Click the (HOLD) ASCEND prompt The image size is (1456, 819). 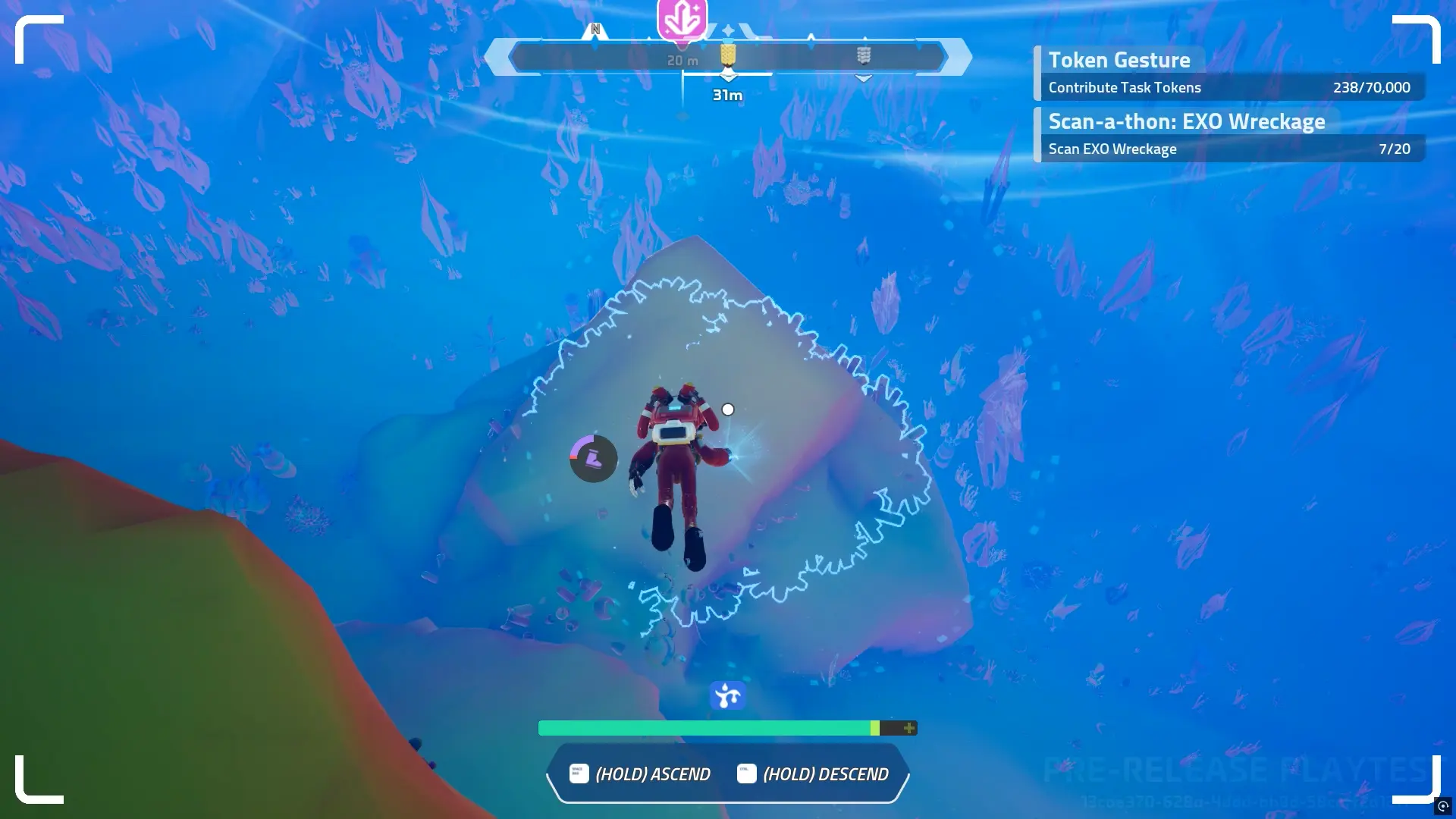pyautogui.click(x=652, y=773)
